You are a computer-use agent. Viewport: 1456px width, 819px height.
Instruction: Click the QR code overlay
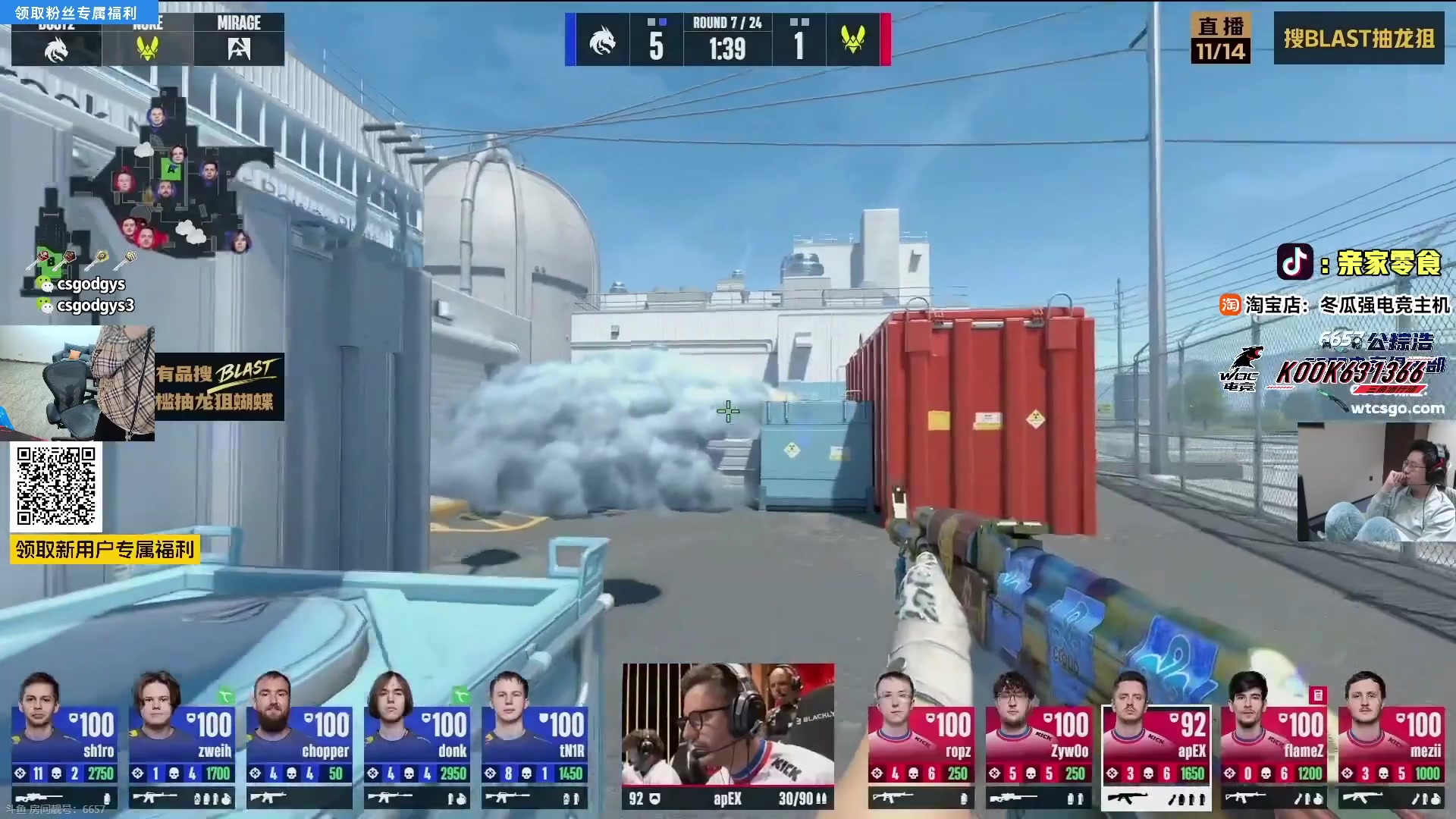[56, 486]
